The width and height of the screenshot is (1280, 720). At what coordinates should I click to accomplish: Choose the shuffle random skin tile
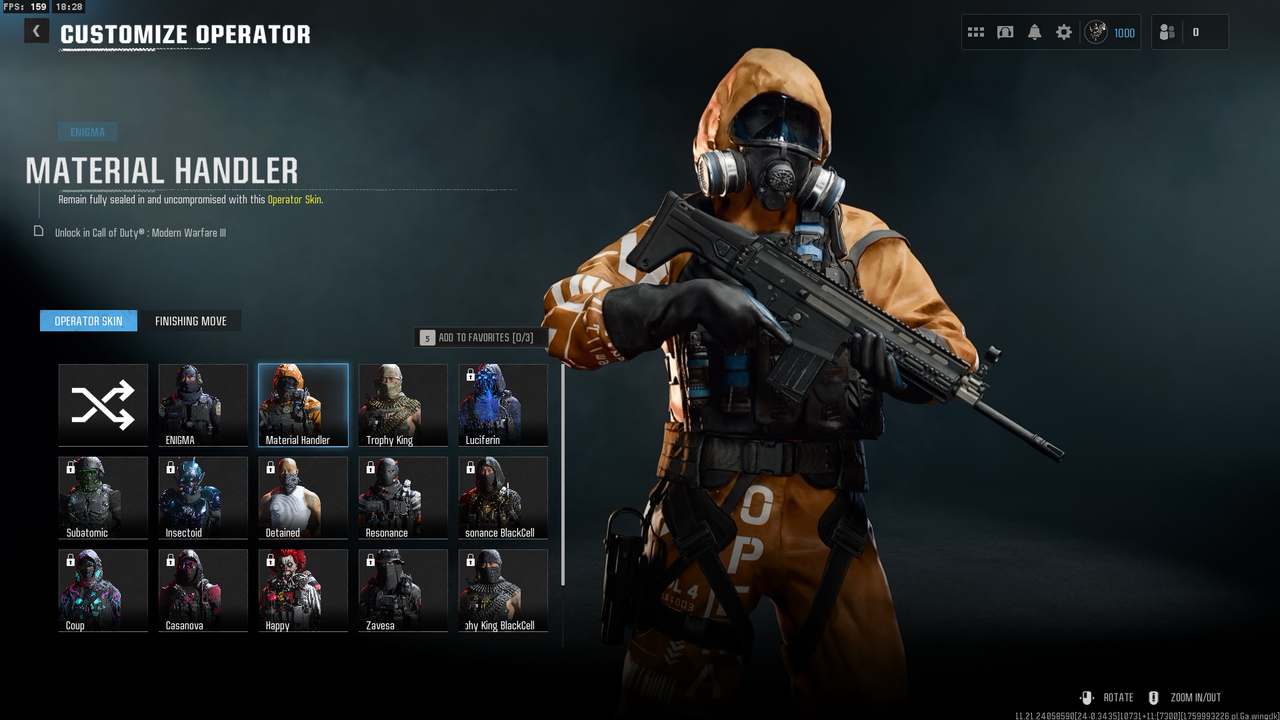103,404
